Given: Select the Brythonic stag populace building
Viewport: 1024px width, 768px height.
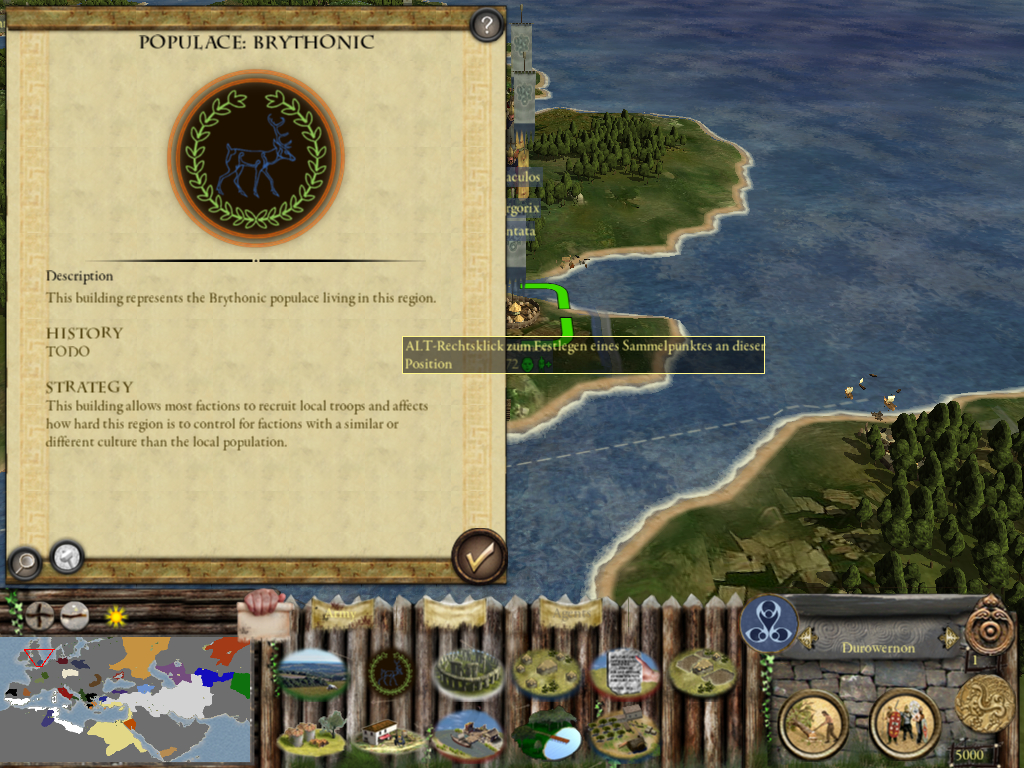Looking at the screenshot, I should (390, 673).
